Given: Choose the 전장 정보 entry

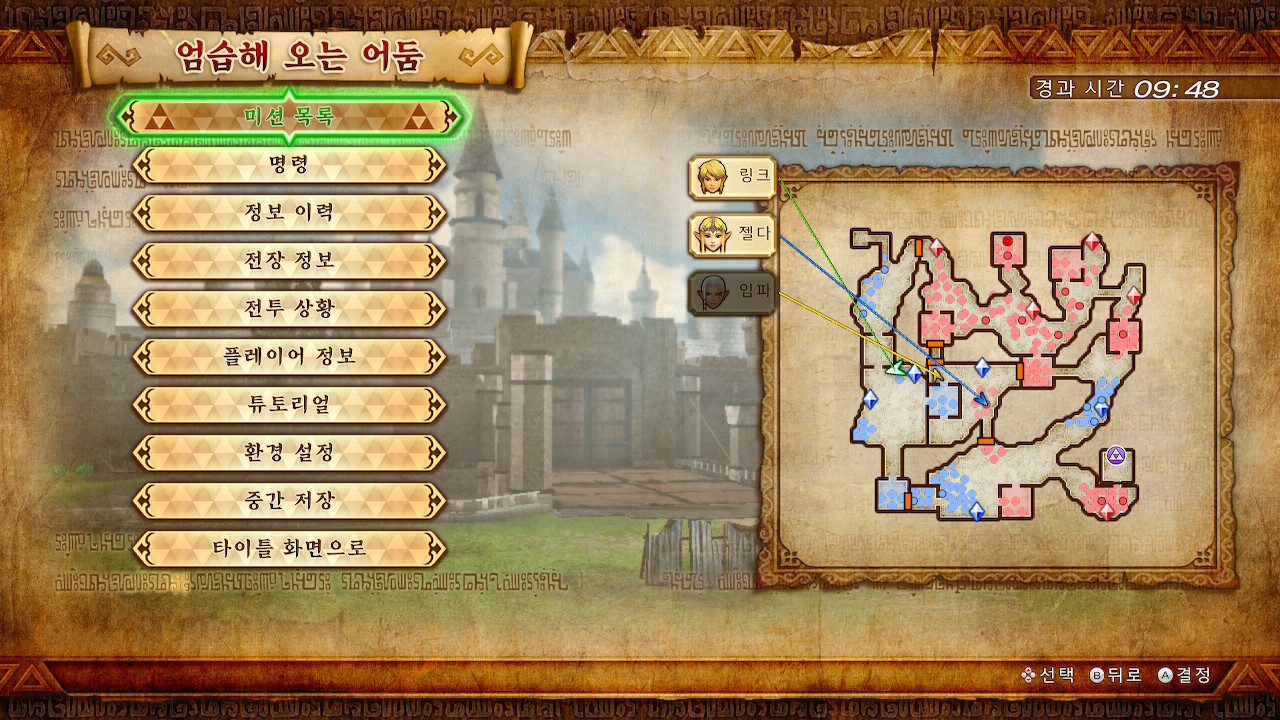Looking at the screenshot, I should click(289, 261).
